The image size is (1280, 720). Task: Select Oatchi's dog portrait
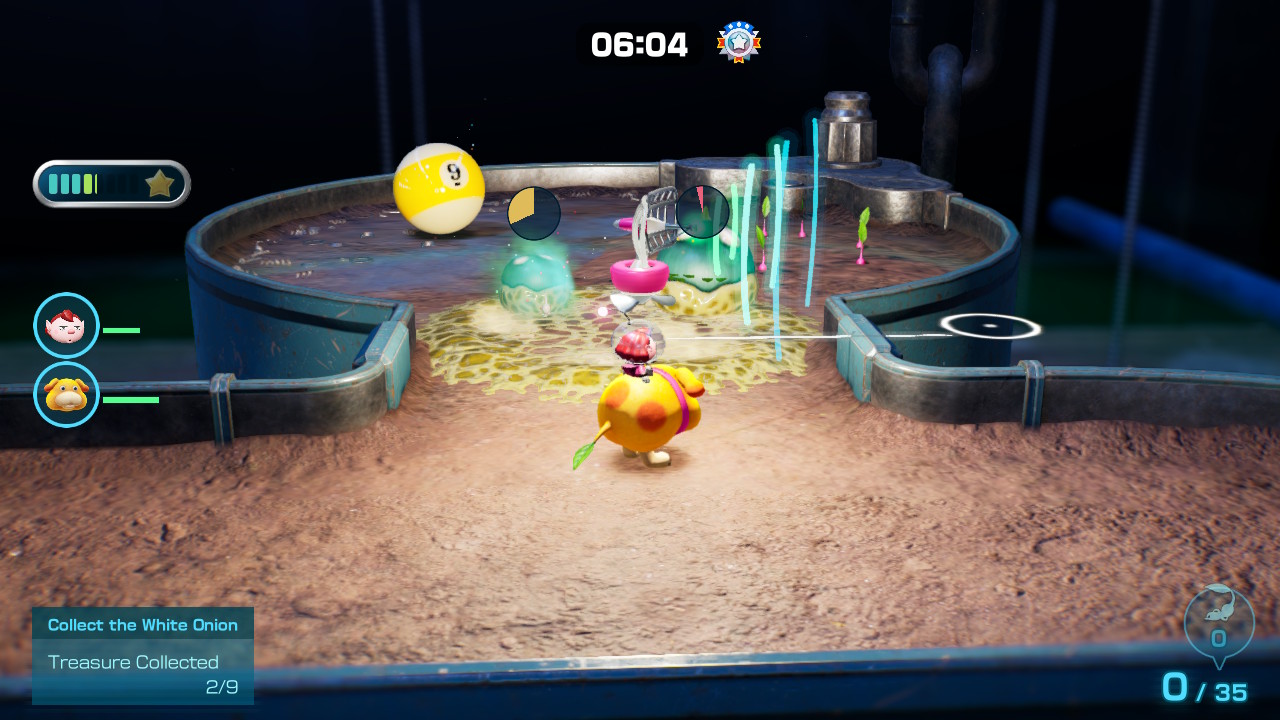(x=66, y=395)
